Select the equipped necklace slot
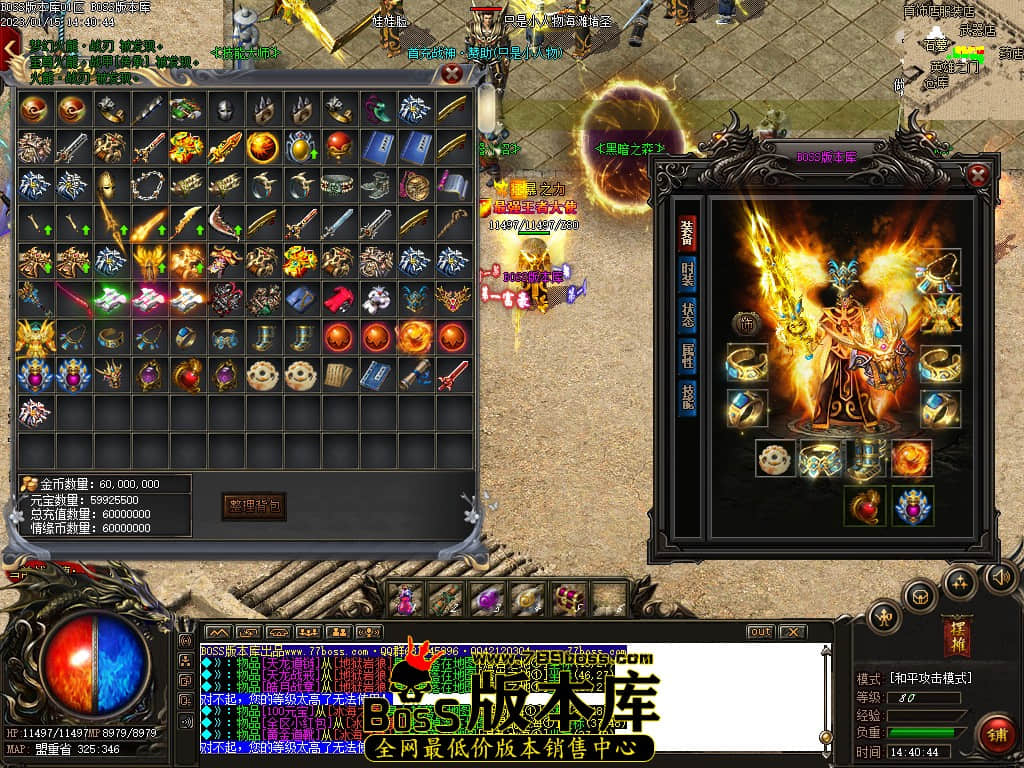 point(940,268)
